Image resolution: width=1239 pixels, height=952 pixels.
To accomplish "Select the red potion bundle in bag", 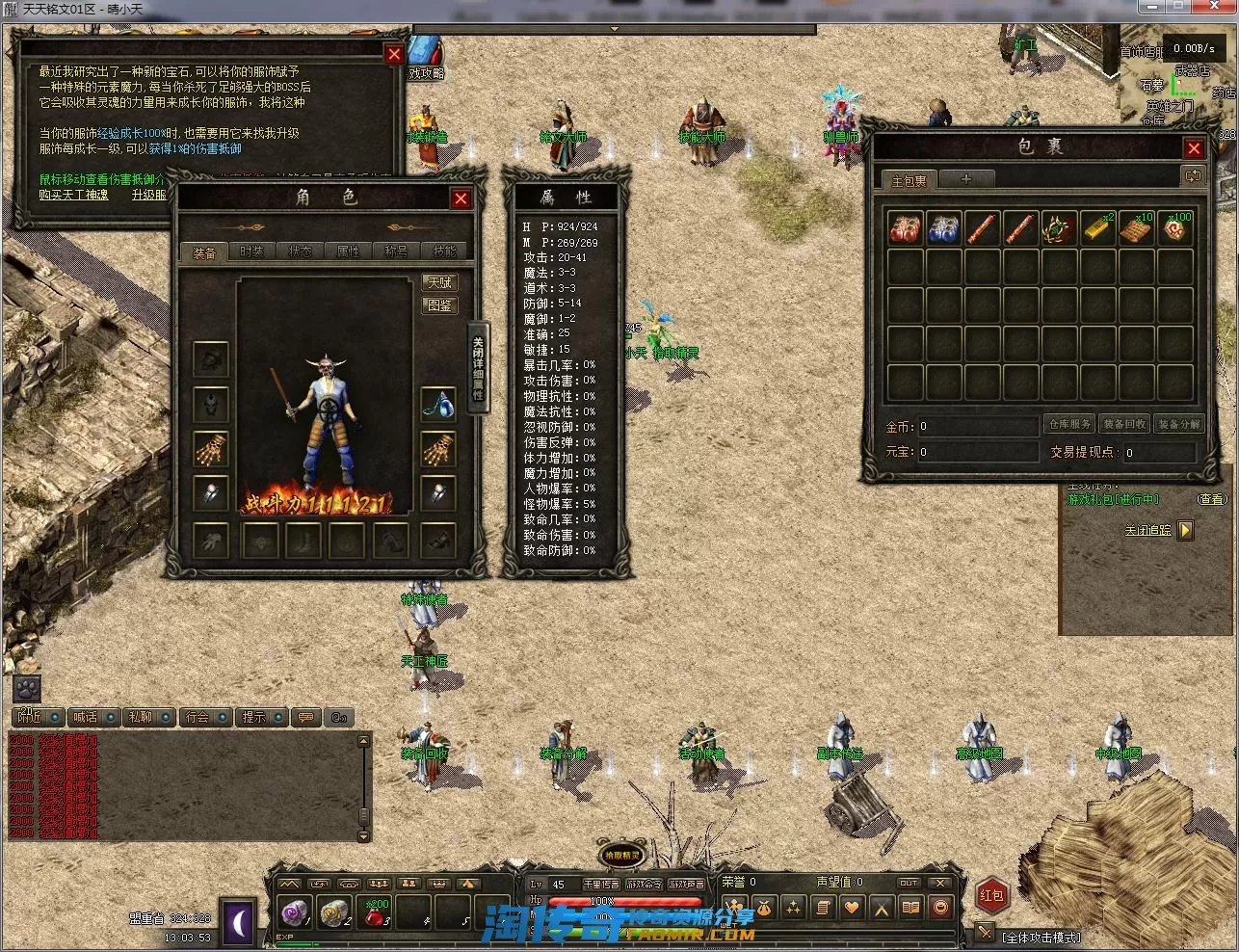I will [905, 228].
